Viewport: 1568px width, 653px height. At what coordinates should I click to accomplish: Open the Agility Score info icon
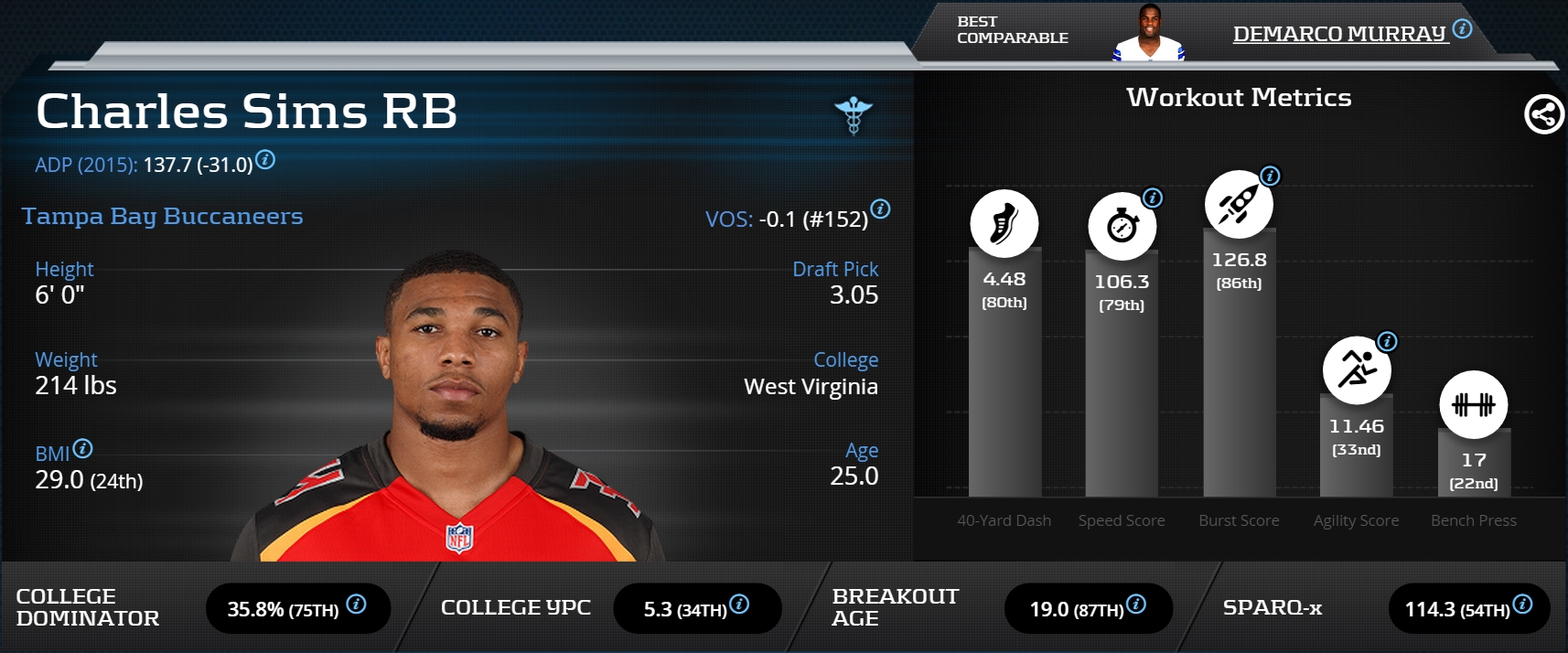[x=1387, y=342]
